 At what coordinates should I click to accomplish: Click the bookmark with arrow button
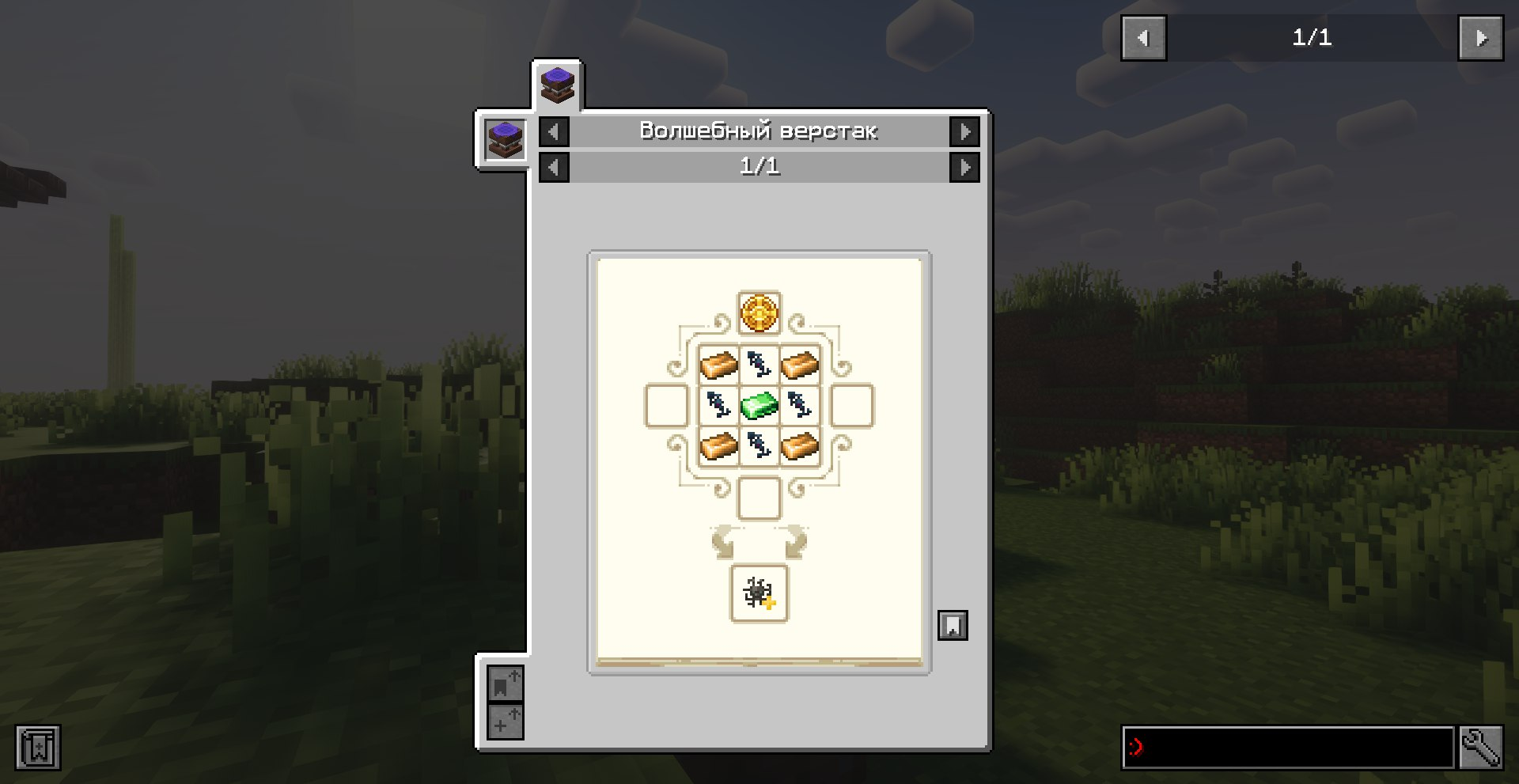505,684
